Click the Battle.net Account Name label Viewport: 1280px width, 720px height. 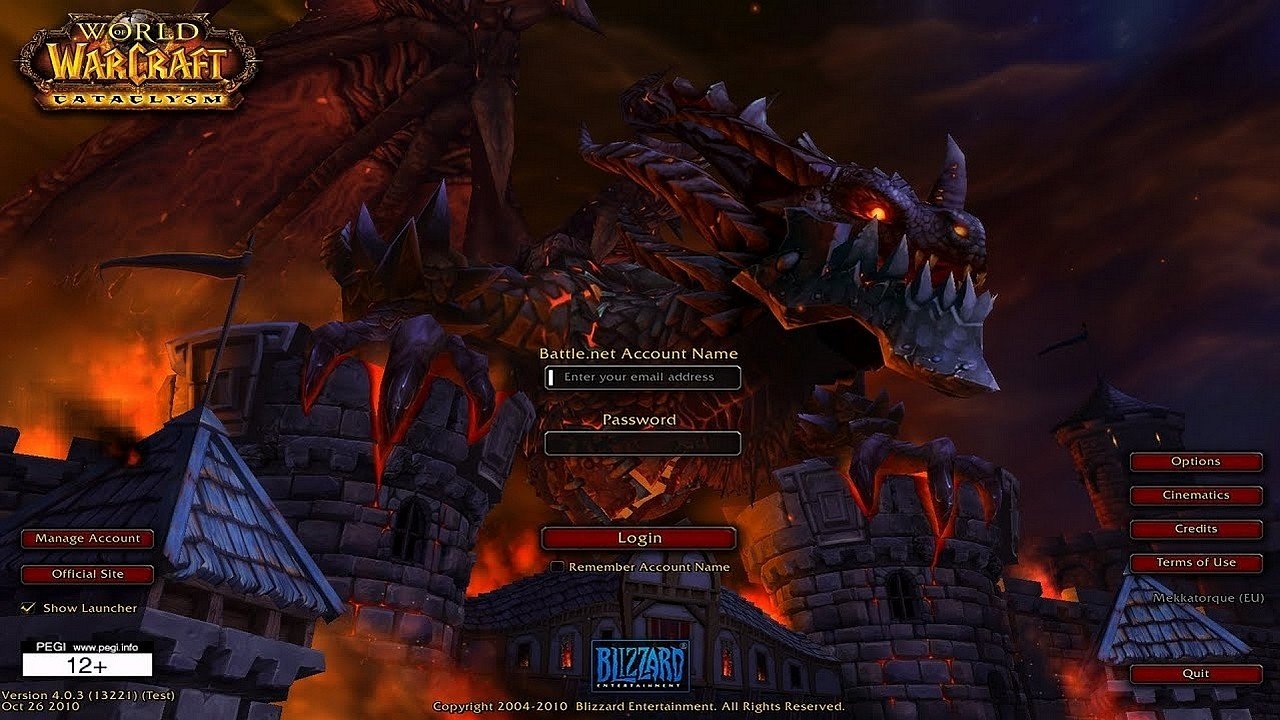pyautogui.click(x=638, y=353)
